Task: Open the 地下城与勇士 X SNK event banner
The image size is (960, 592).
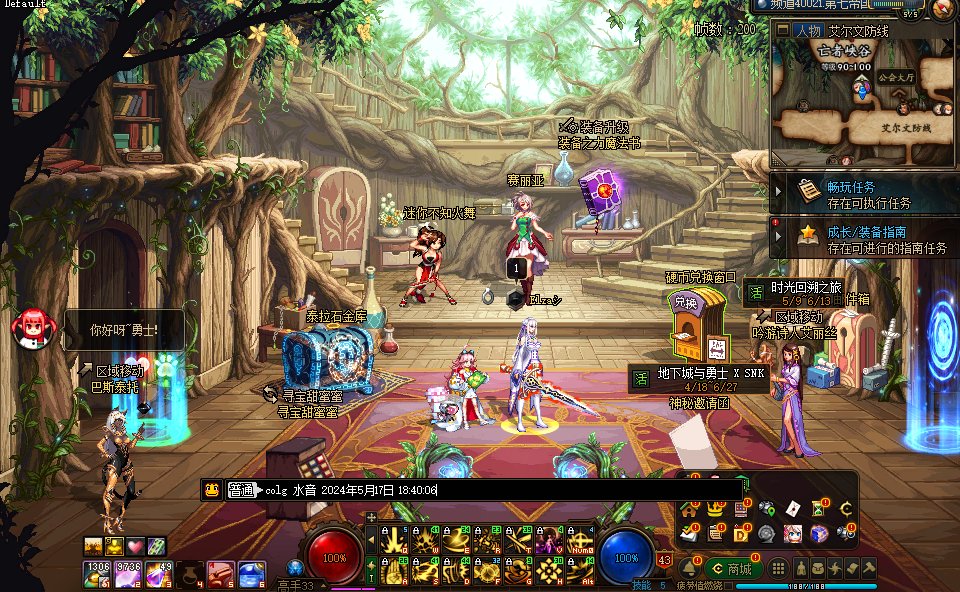Action: tap(700, 379)
